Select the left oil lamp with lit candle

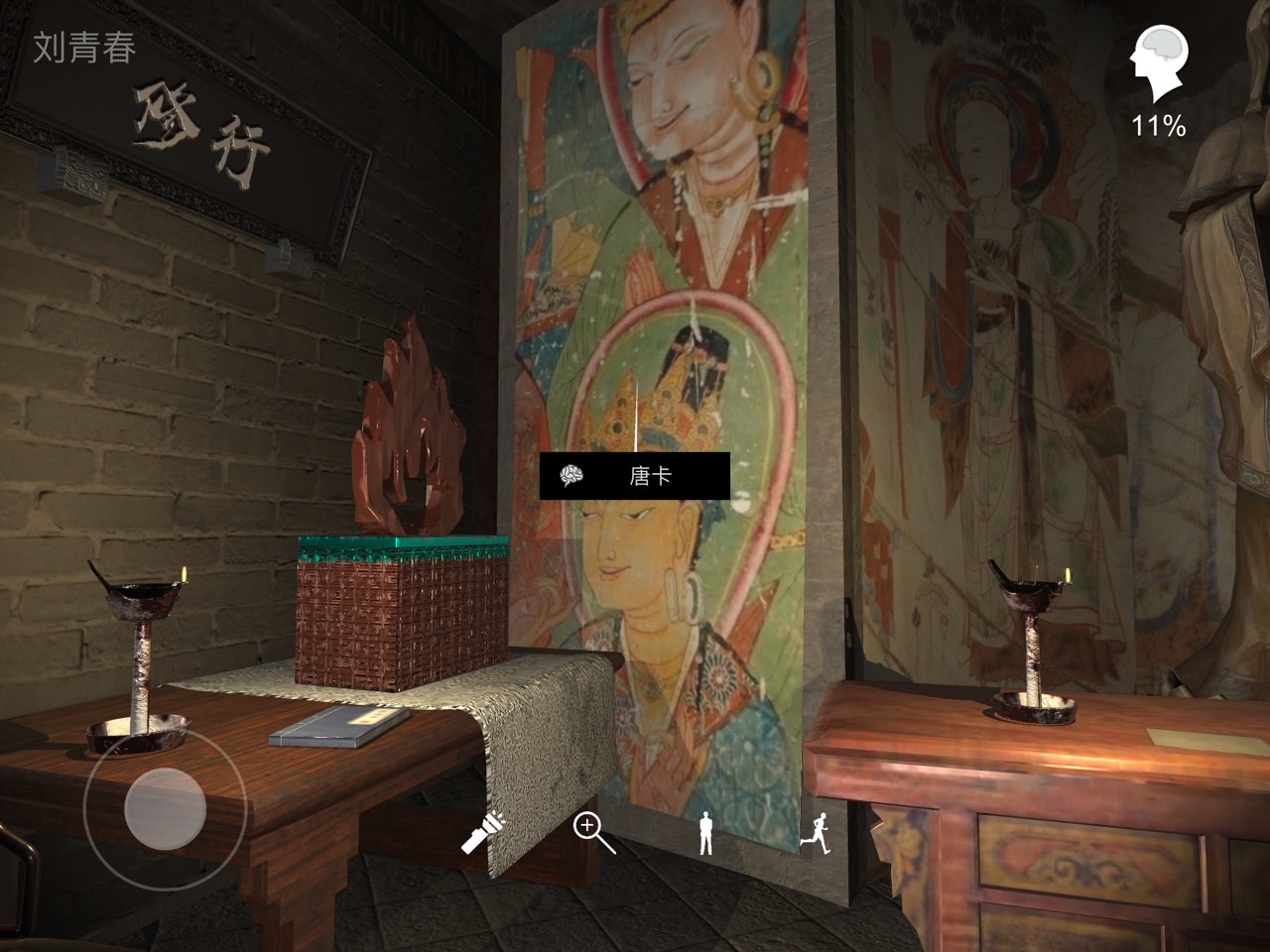(134, 645)
